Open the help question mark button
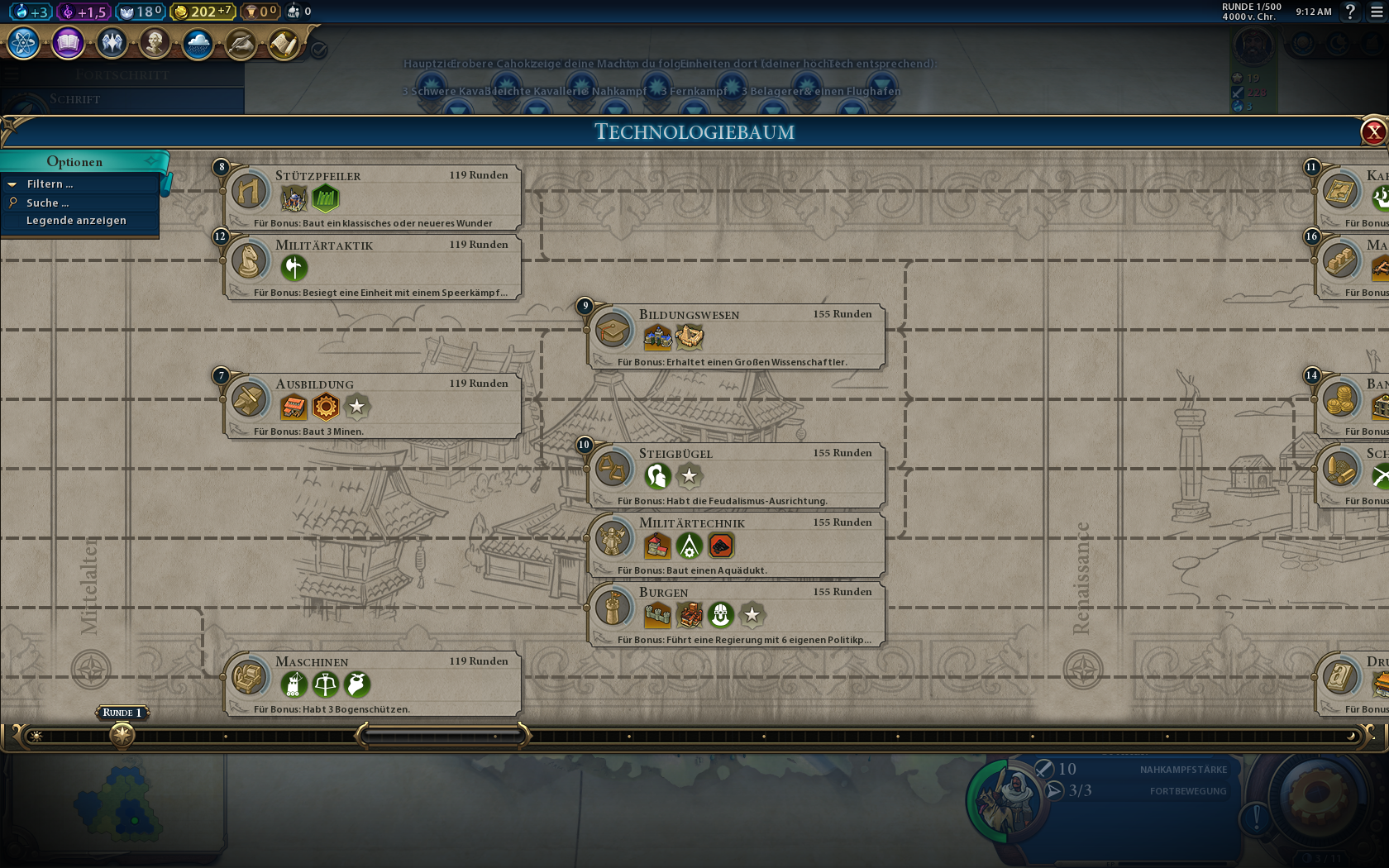The width and height of the screenshot is (1389, 868). [x=1350, y=12]
